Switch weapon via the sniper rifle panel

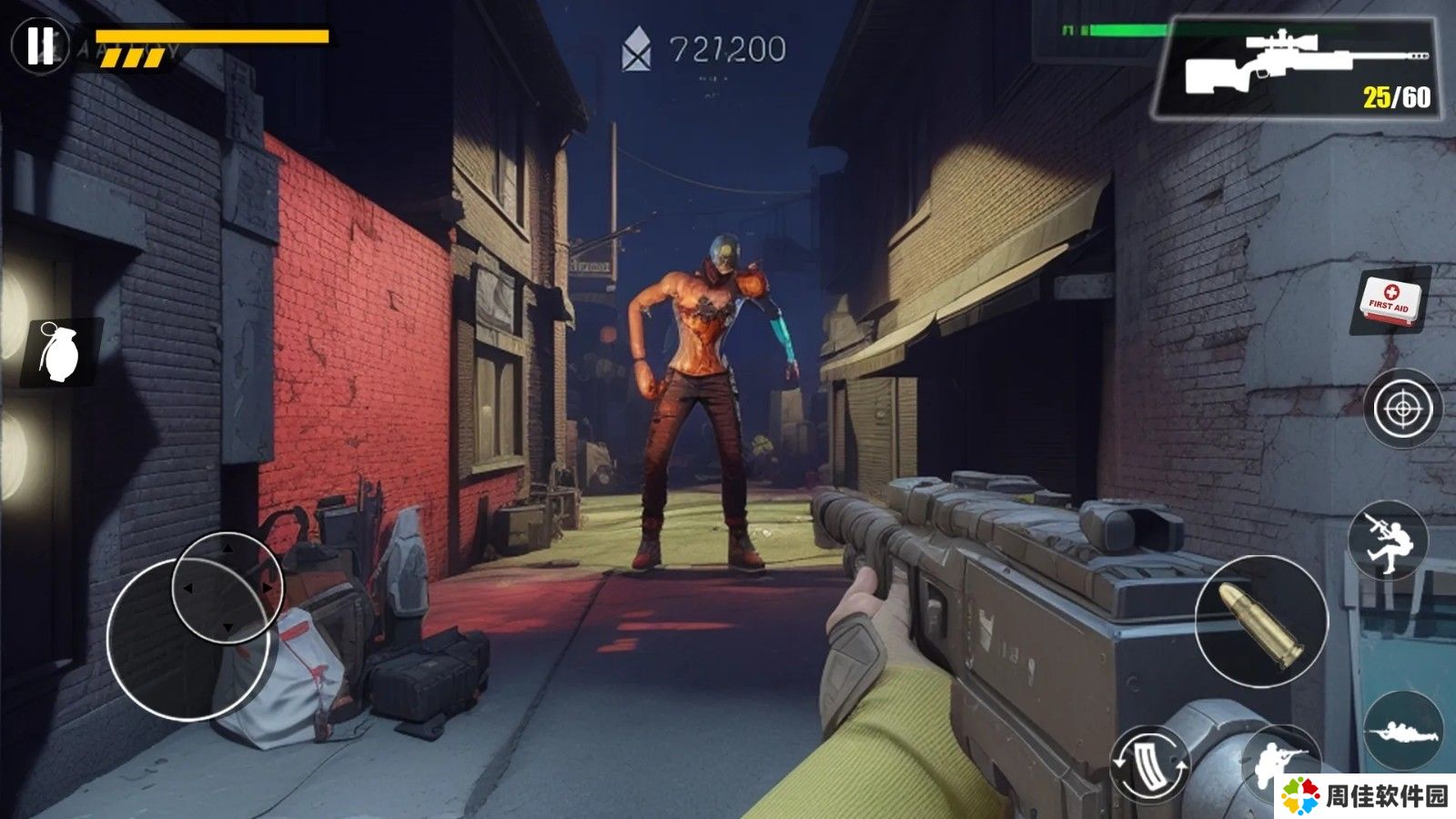click(1295, 68)
